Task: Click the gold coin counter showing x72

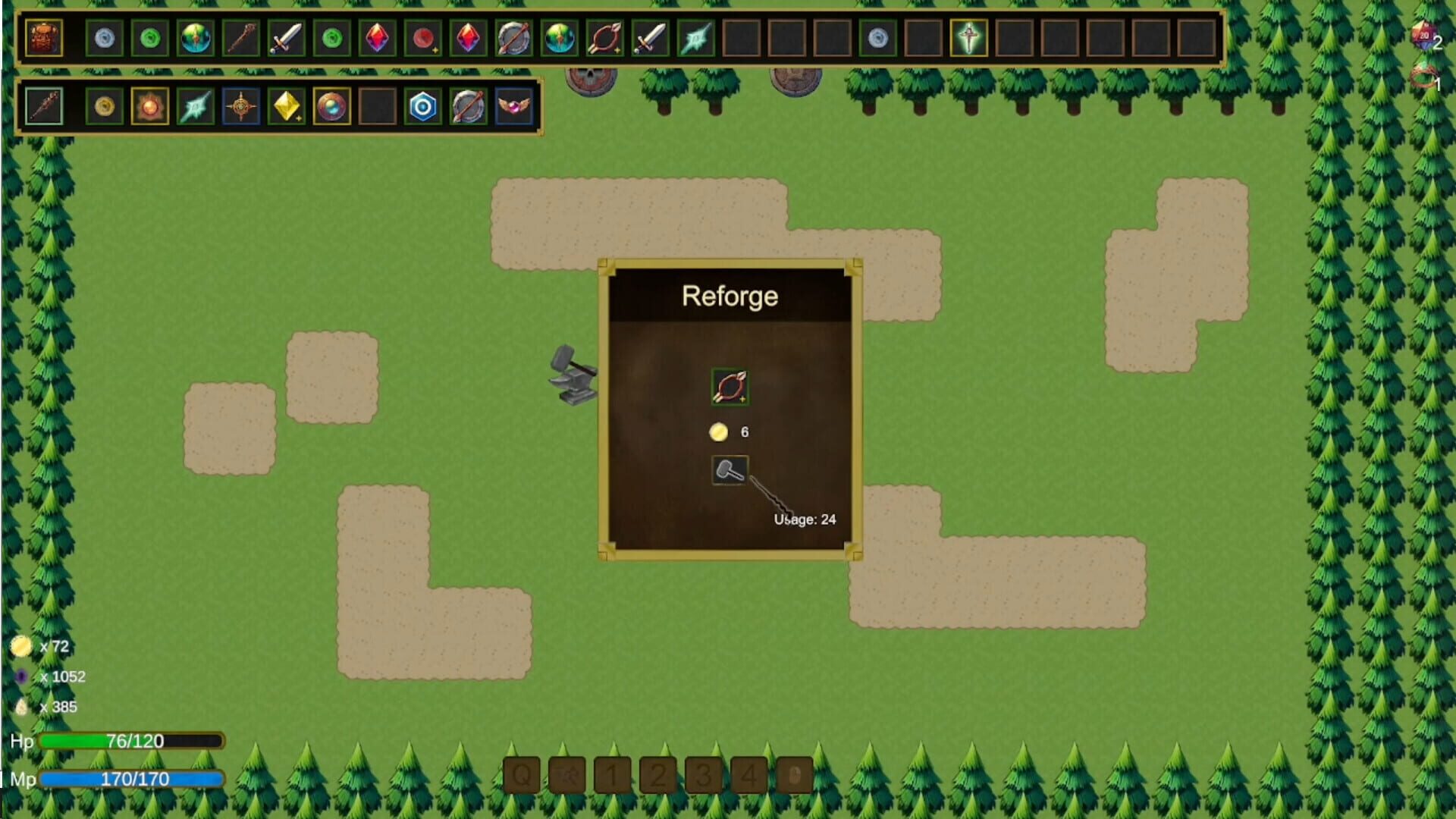Action: point(38,646)
